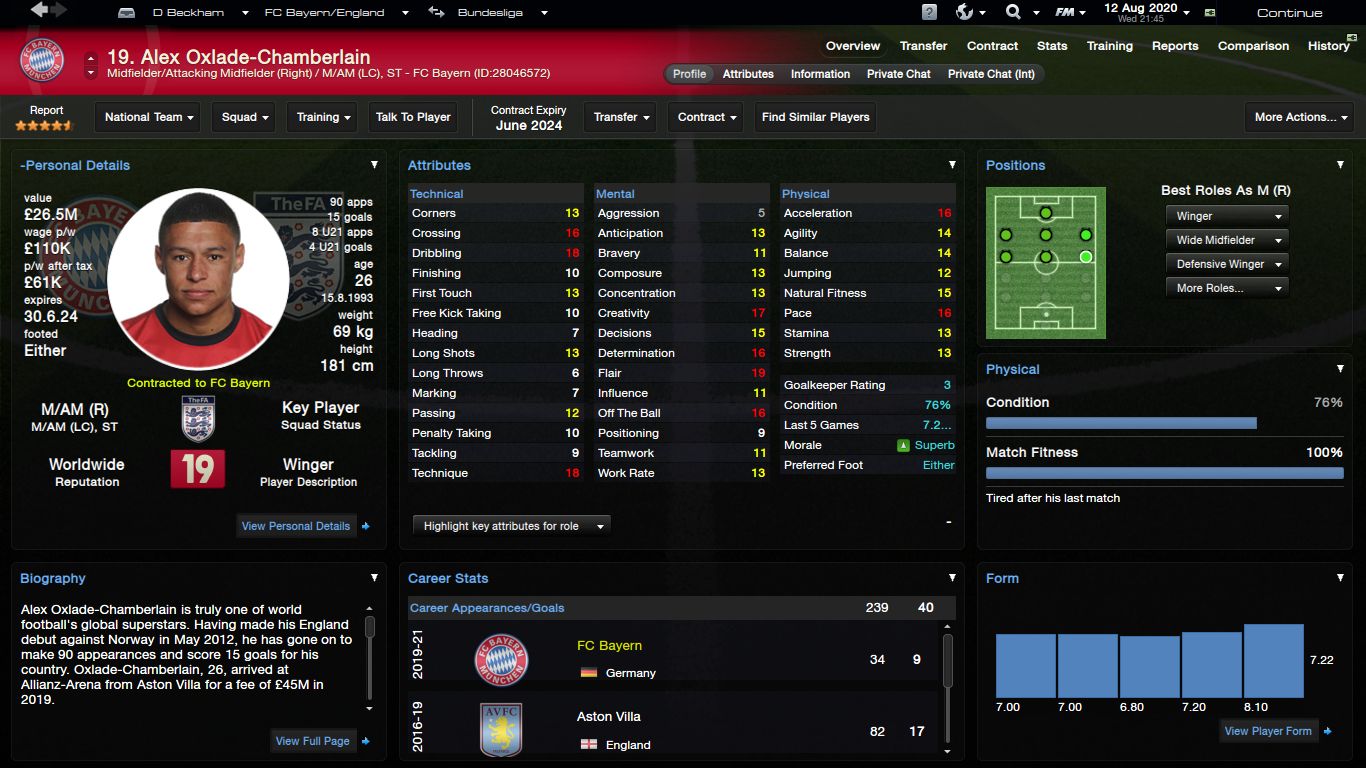Follow the View Personal Details link
The width and height of the screenshot is (1366, 768).
(x=296, y=526)
